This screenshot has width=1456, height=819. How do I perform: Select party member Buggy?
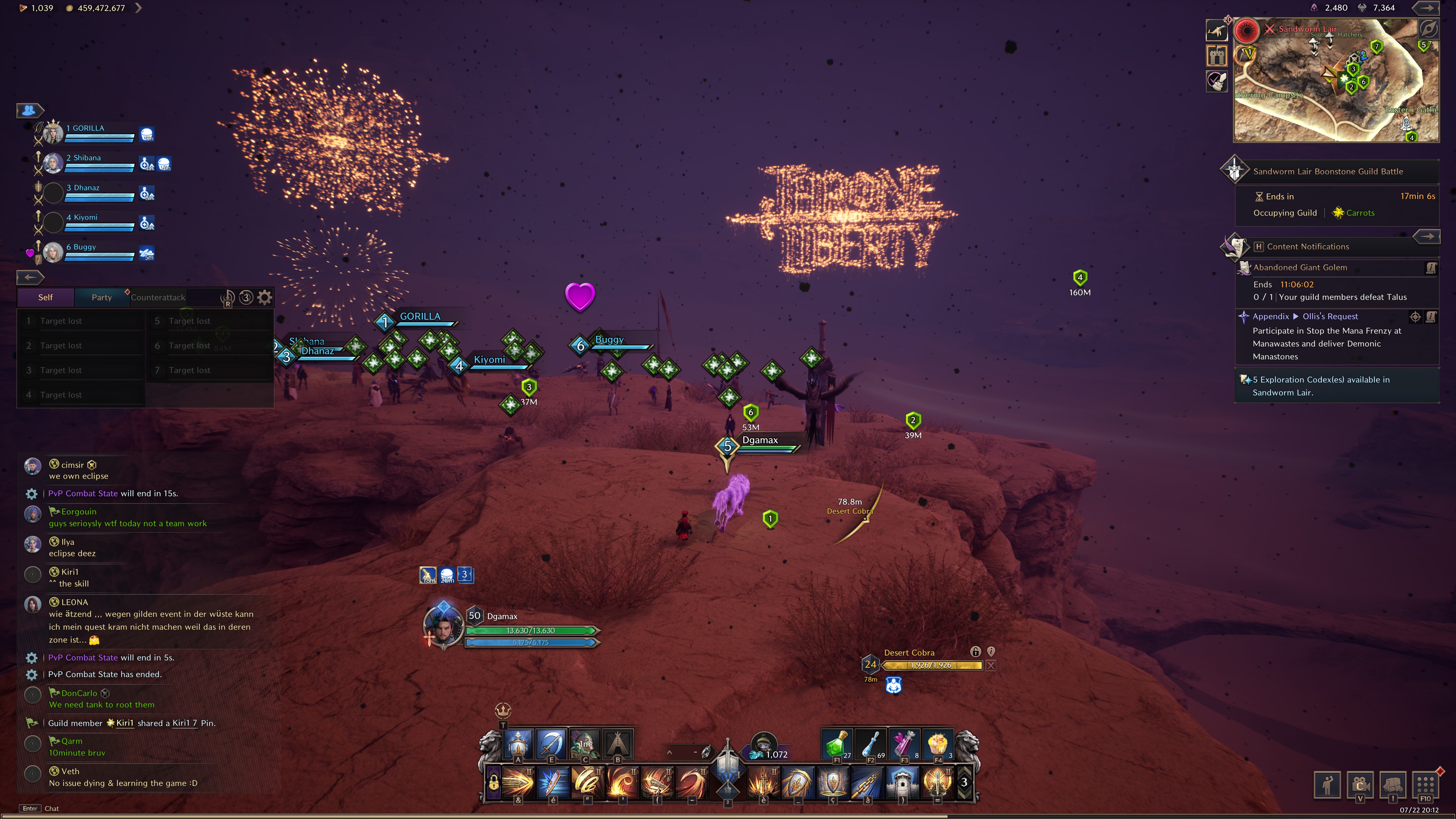tap(84, 248)
